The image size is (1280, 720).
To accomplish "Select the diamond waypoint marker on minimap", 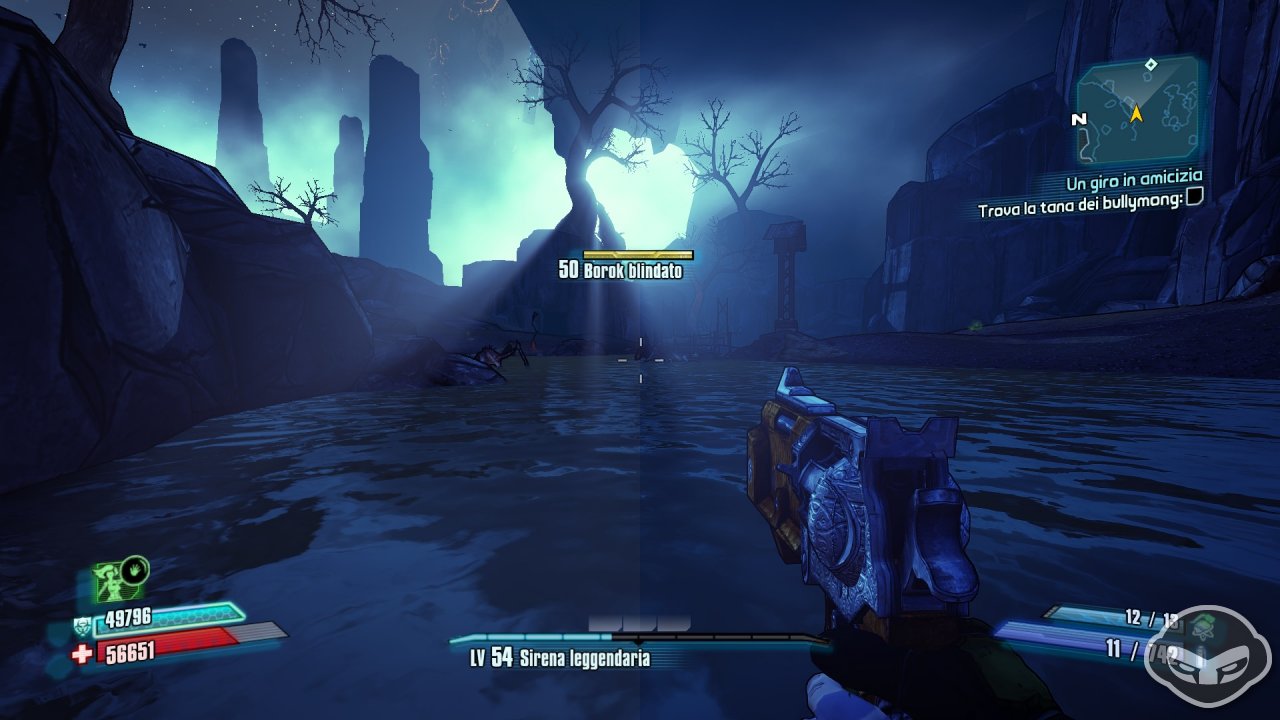I will [x=1151, y=65].
